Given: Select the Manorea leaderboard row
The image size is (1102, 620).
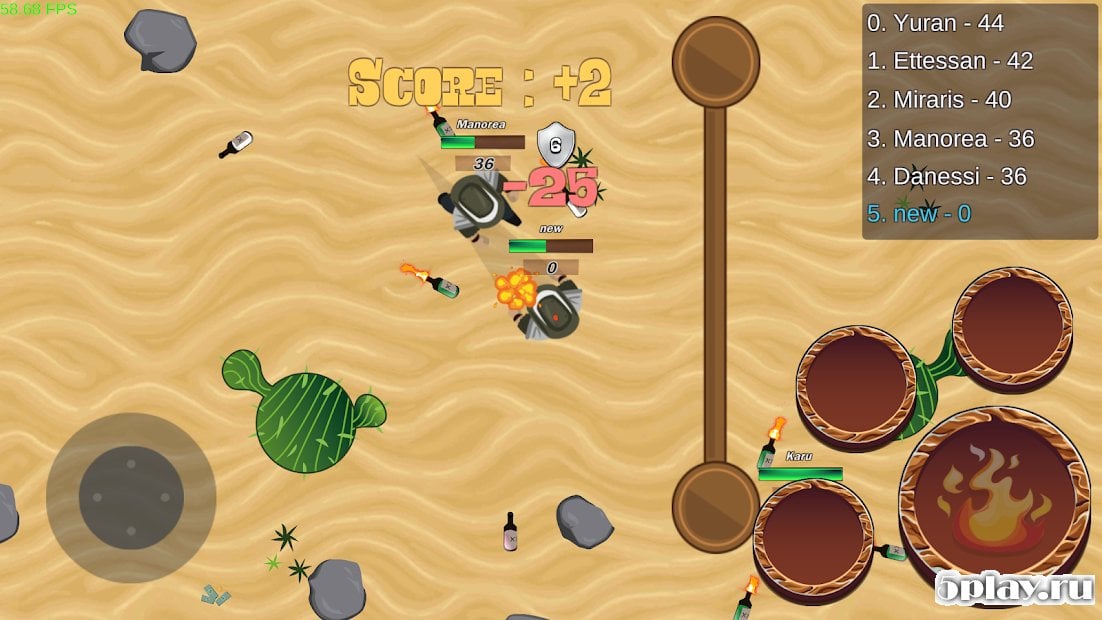Looking at the screenshot, I should coord(949,138).
